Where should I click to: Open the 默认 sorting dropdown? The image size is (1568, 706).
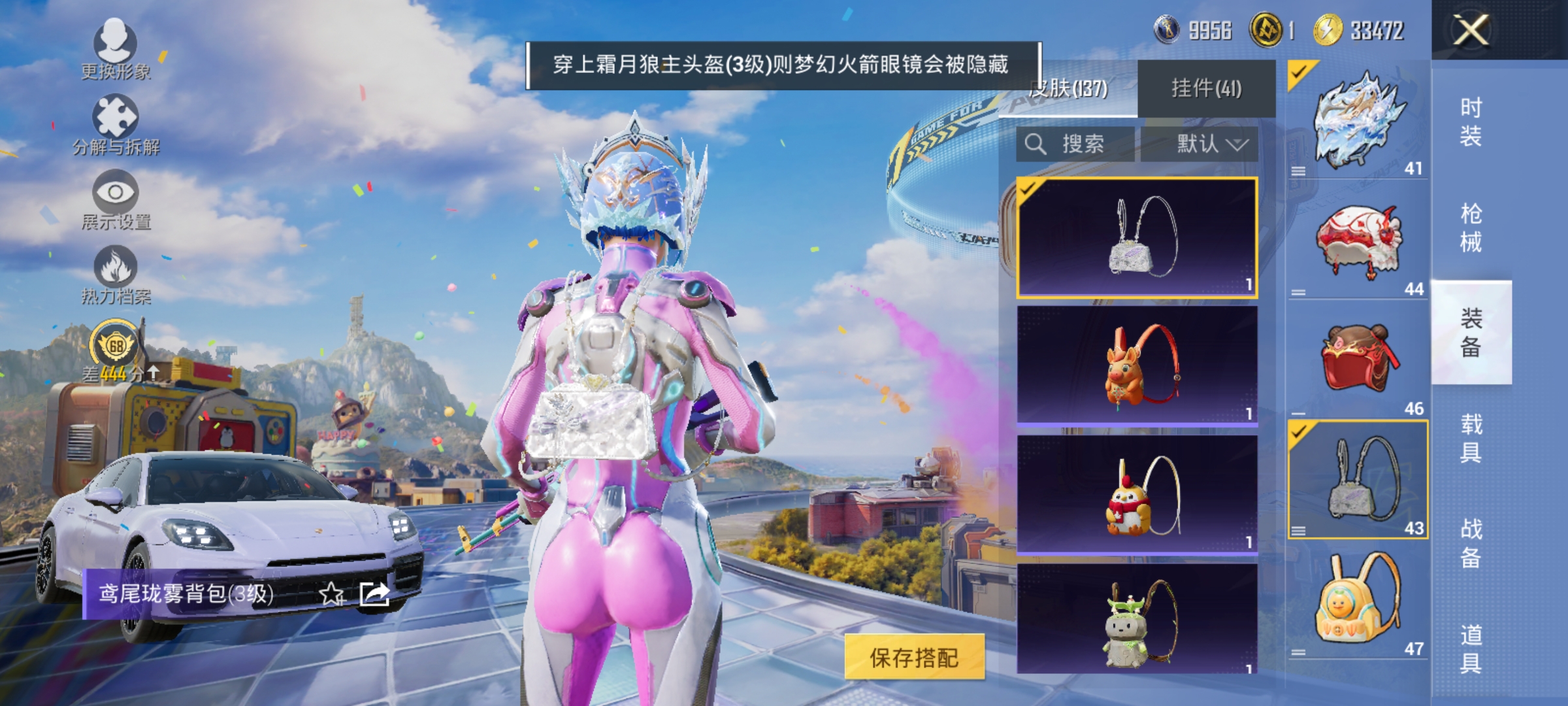click(1207, 145)
